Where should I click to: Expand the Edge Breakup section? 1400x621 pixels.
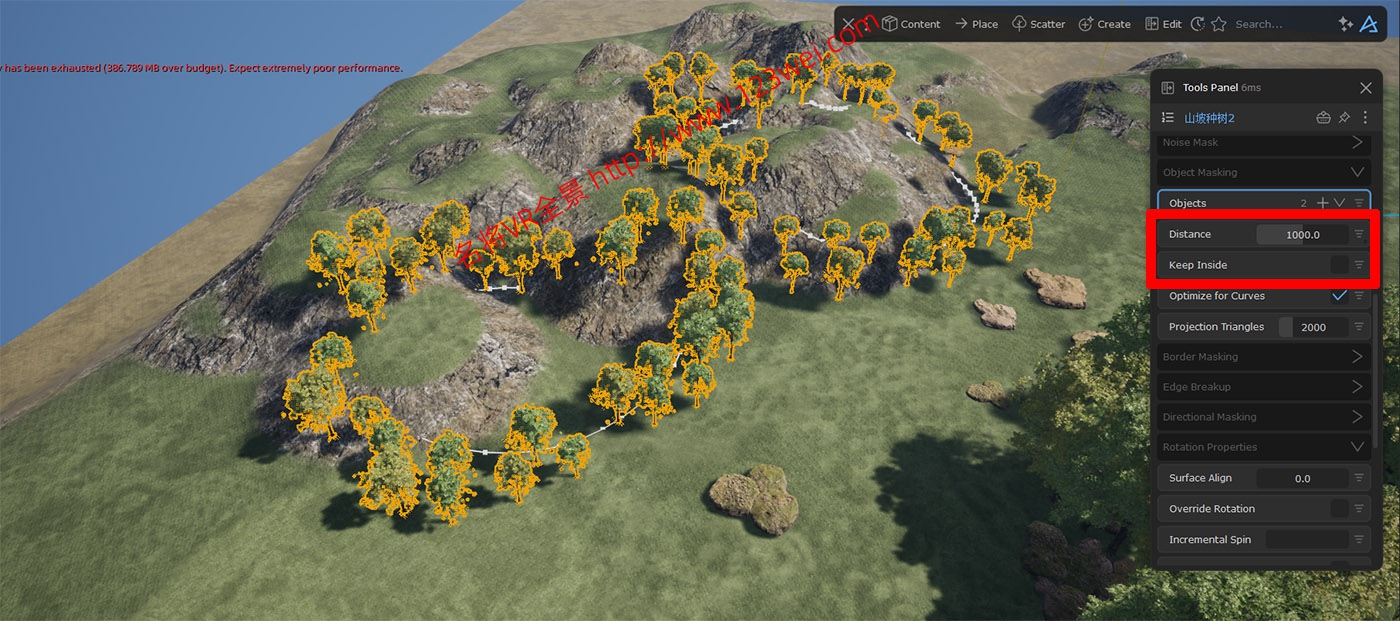(1357, 387)
